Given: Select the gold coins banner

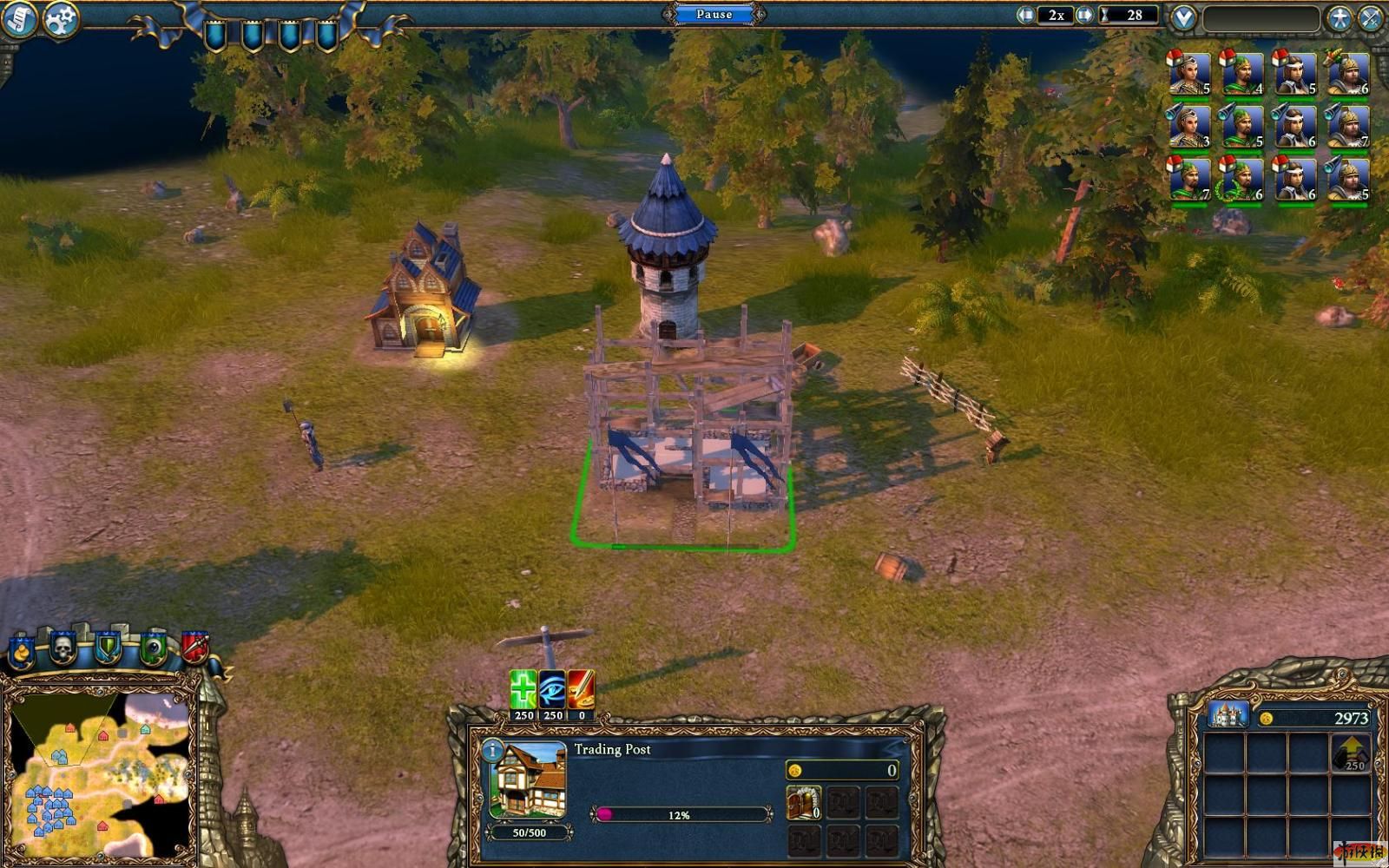Looking at the screenshot, I should coord(21,651).
